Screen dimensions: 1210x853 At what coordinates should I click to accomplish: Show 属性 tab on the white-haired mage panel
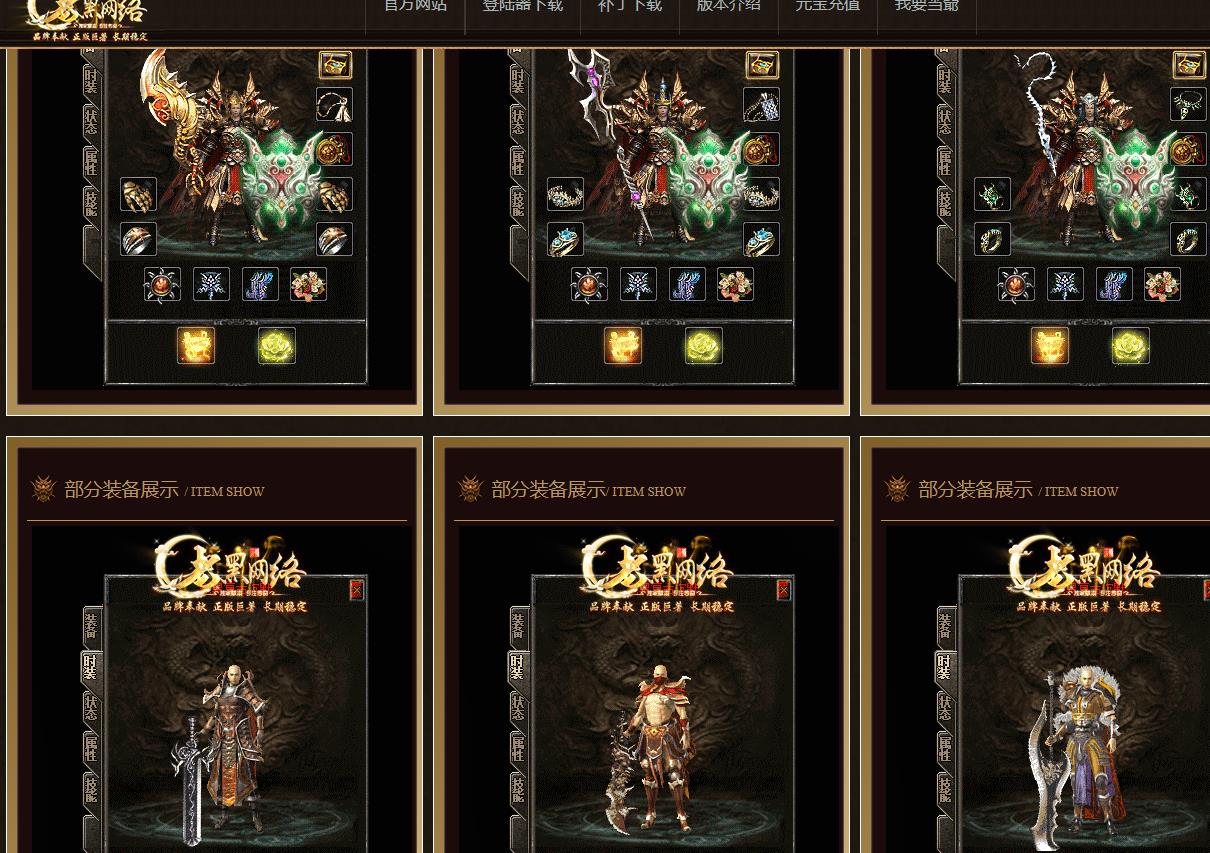click(x=945, y=748)
